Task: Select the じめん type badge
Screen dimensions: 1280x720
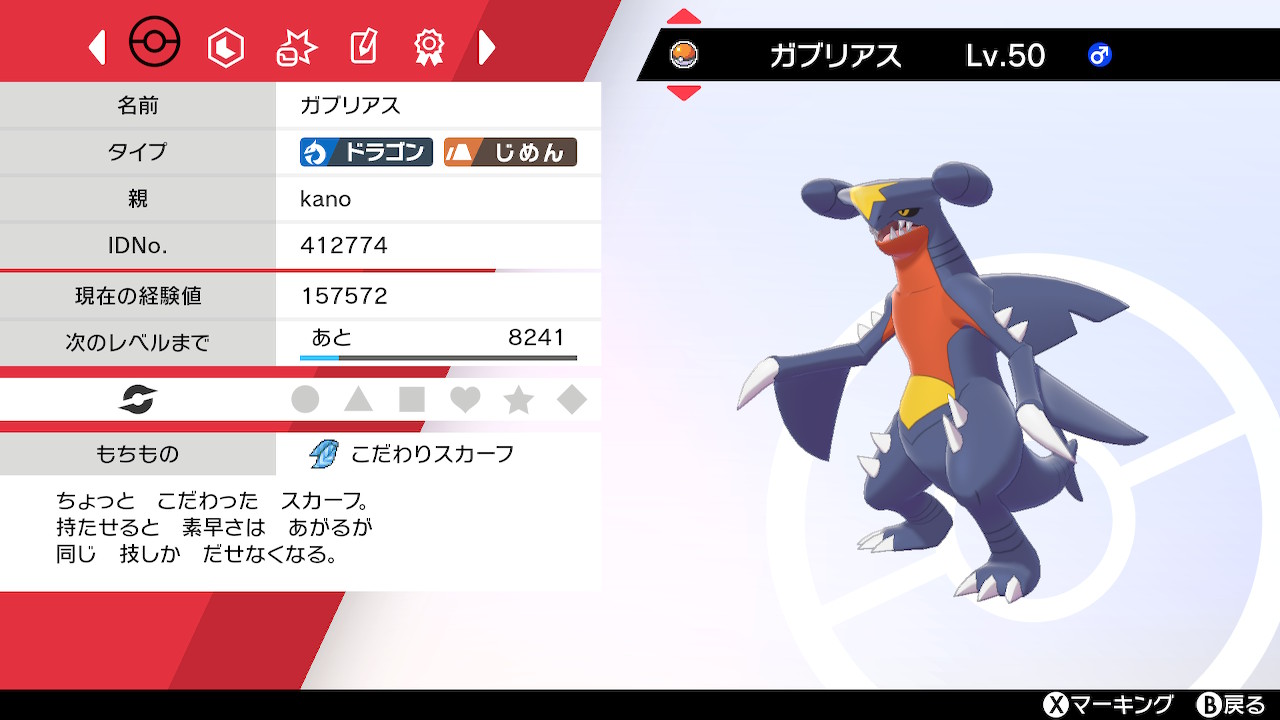Action: [511, 152]
